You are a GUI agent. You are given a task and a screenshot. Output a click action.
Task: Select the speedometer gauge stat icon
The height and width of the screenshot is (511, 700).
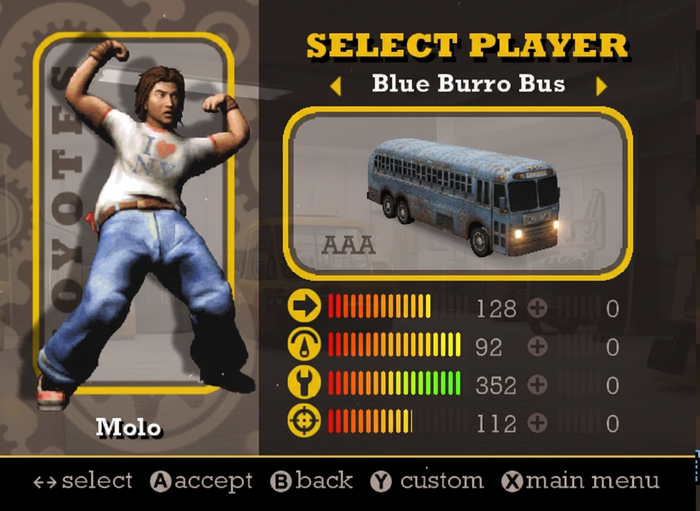(304, 344)
